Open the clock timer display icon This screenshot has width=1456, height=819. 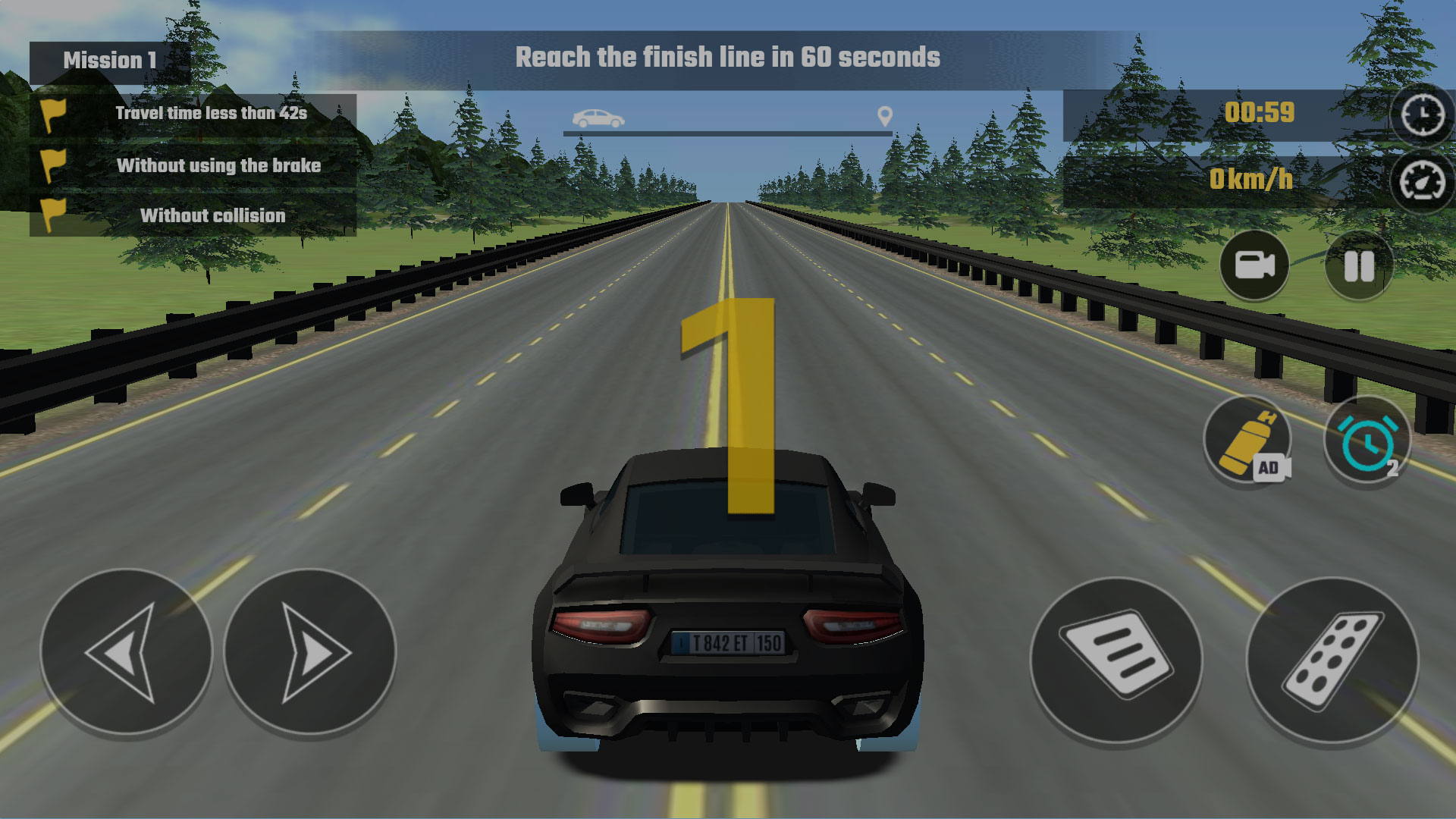(x=1422, y=115)
